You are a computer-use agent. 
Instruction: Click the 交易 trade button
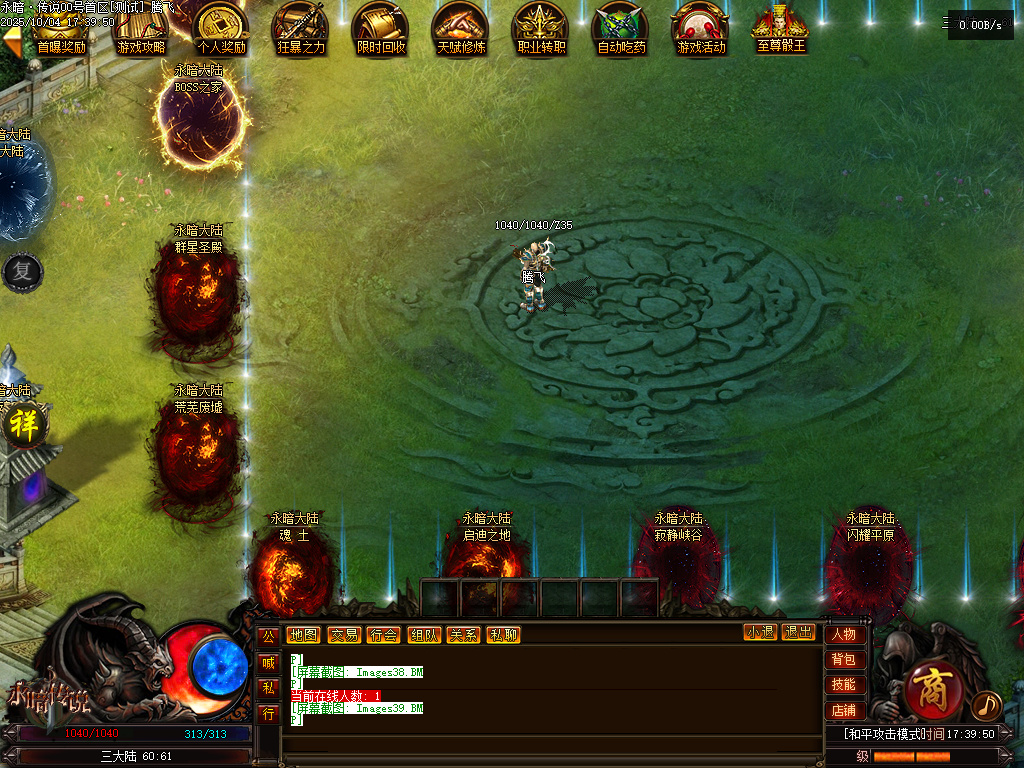344,635
